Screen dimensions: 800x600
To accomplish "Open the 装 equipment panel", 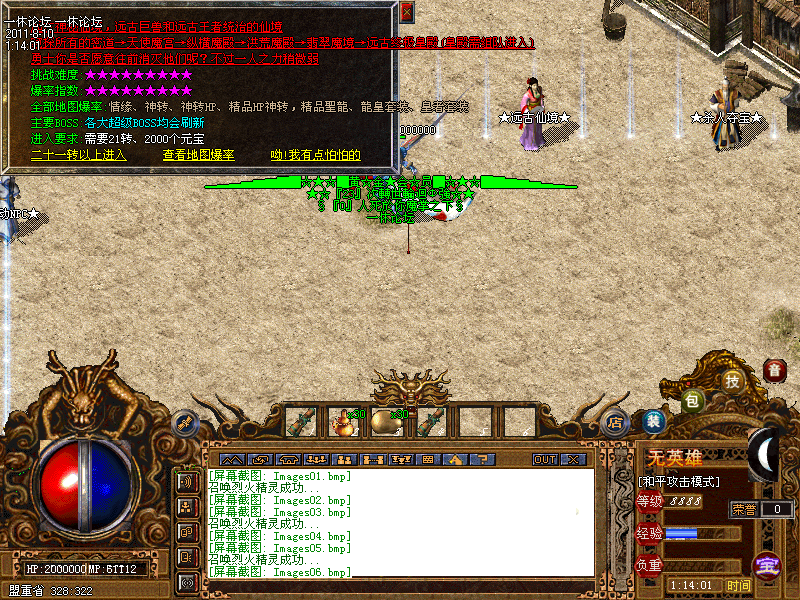I will [x=654, y=422].
